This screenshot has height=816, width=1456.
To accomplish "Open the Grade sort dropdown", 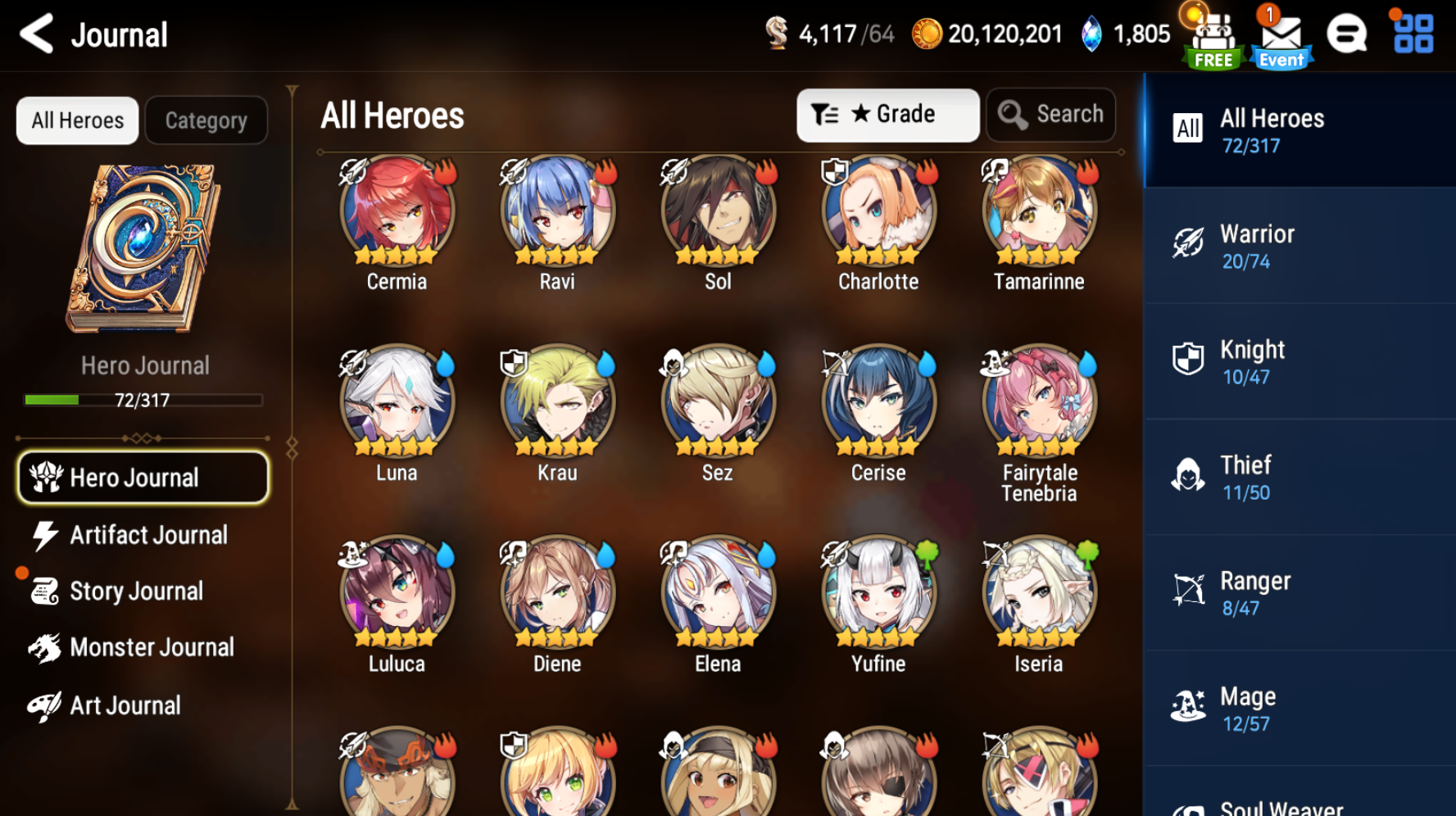I will 887,115.
